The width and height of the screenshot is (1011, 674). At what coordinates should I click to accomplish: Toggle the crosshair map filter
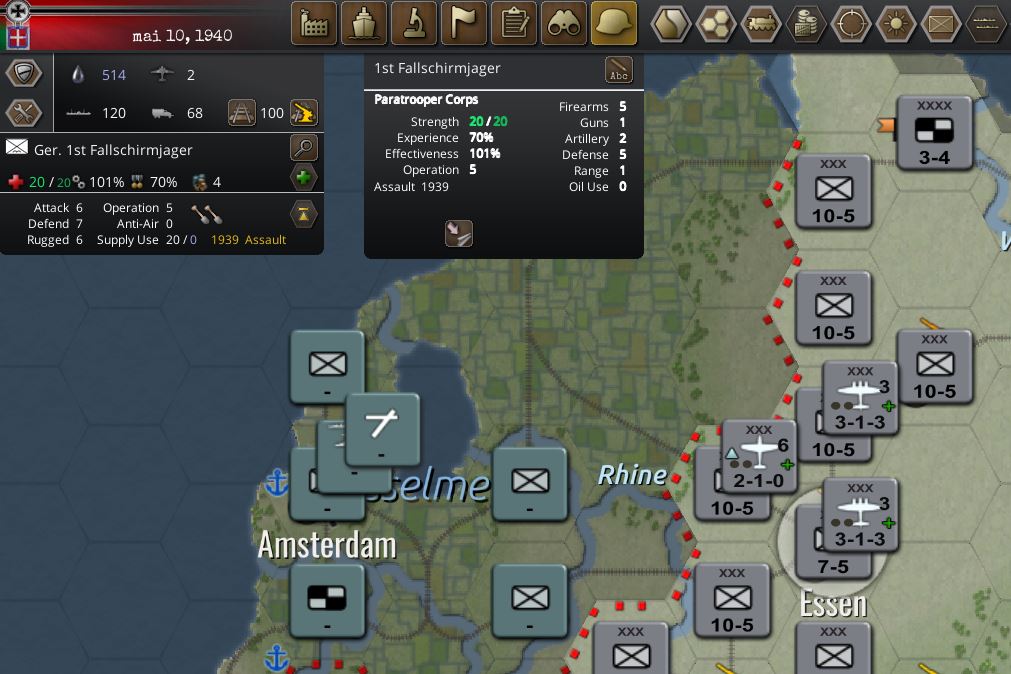click(x=851, y=23)
